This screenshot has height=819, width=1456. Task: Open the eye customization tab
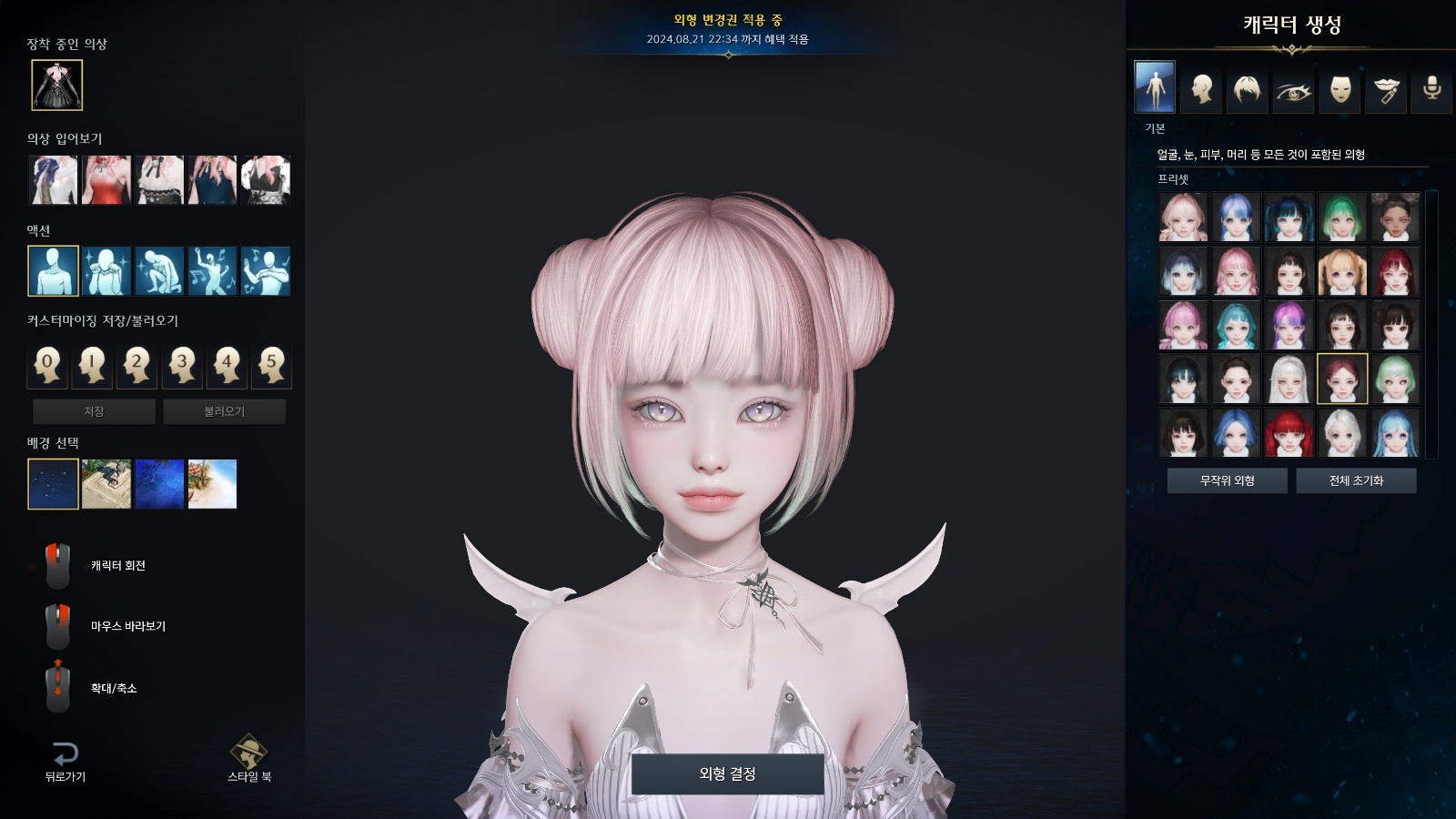tap(1293, 89)
